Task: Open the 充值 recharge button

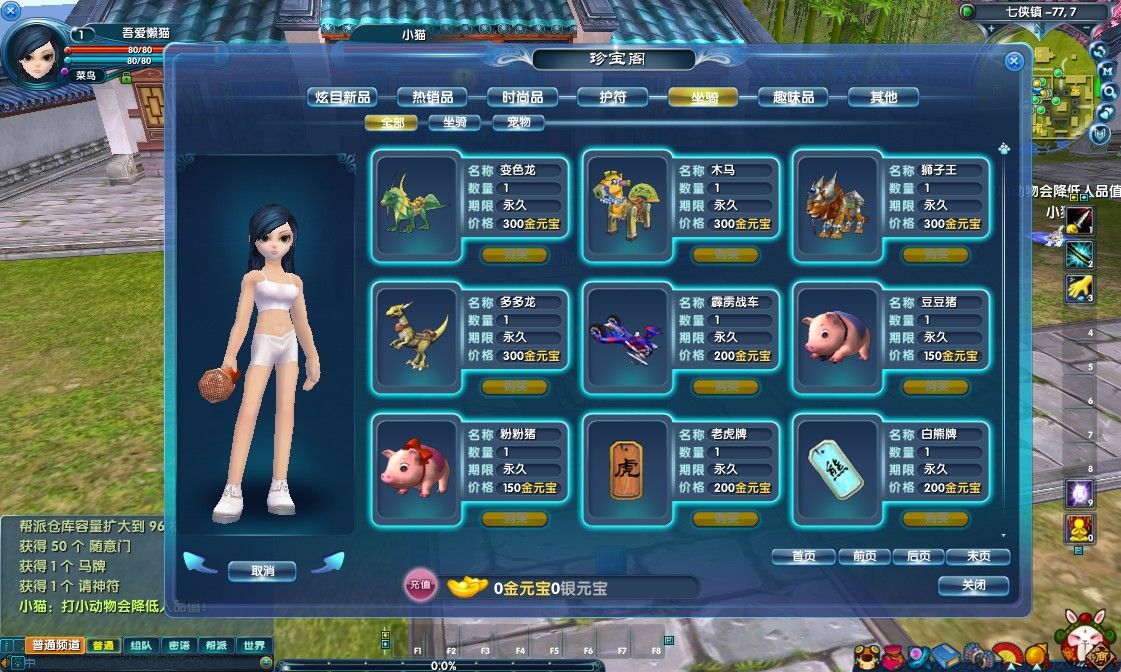Action: coord(421,587)
